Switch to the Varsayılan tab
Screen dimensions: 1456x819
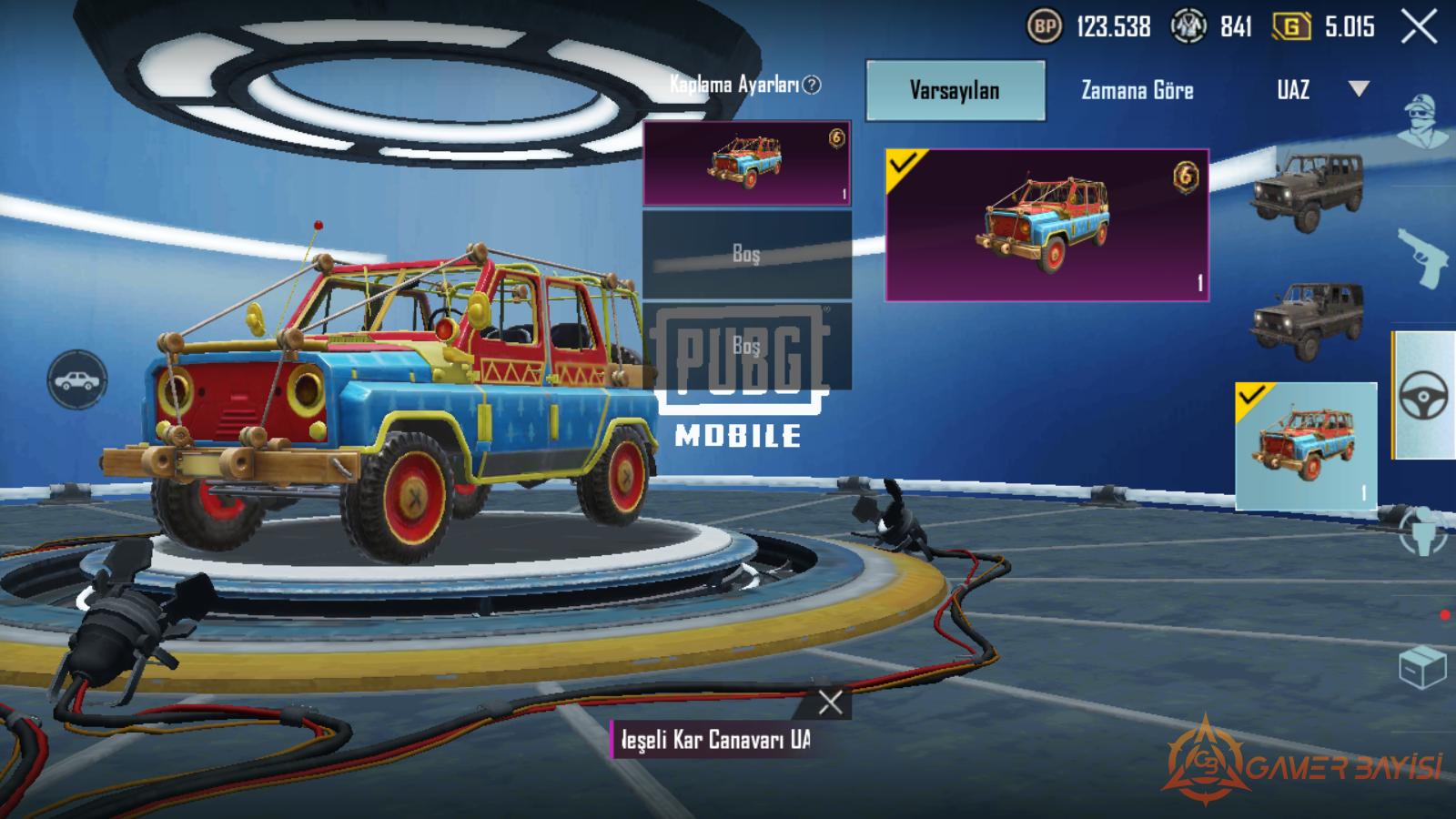[x=955, y=90]
